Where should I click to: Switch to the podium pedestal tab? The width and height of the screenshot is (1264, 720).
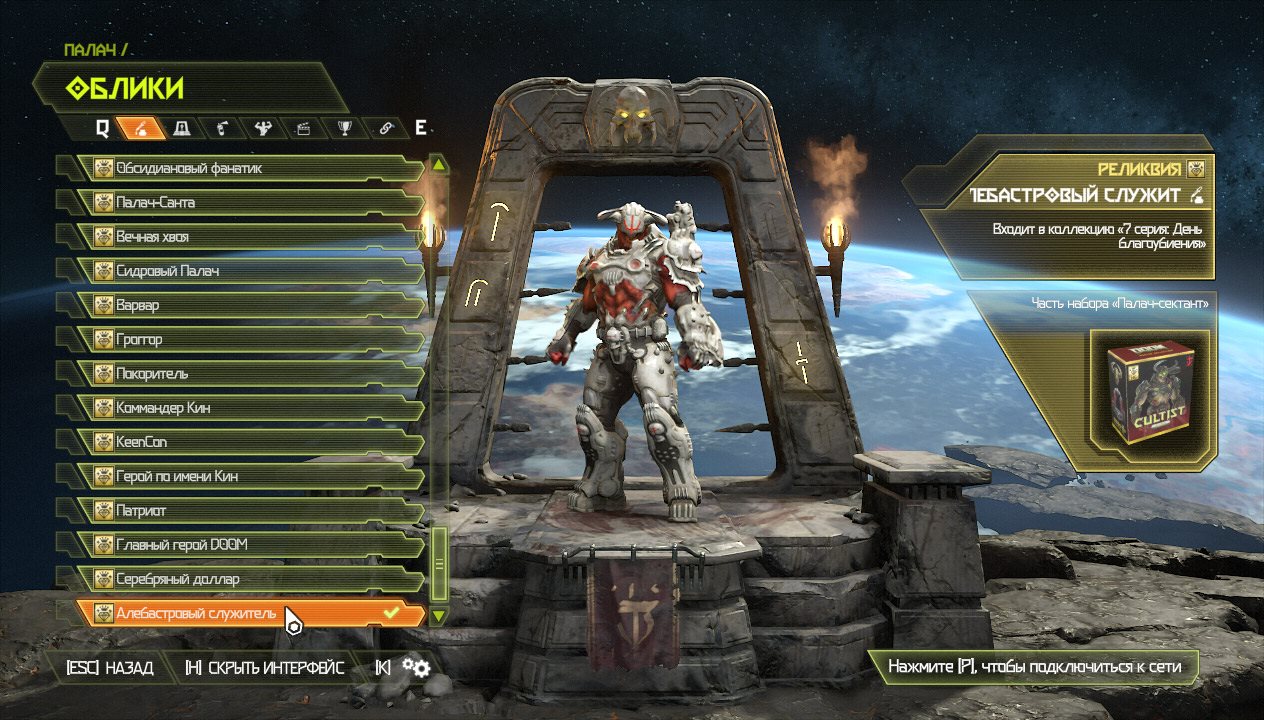pyautogui.click(x=183, y=128)
